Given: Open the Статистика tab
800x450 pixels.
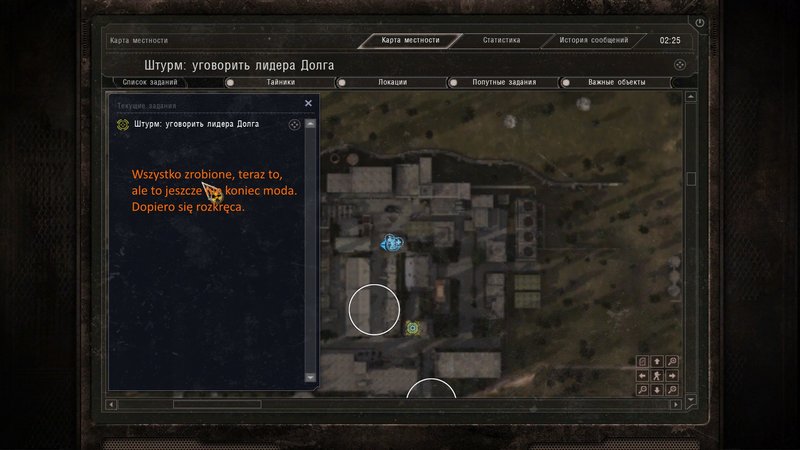Looking at the screenshot, I should click(x=501, y=41).
